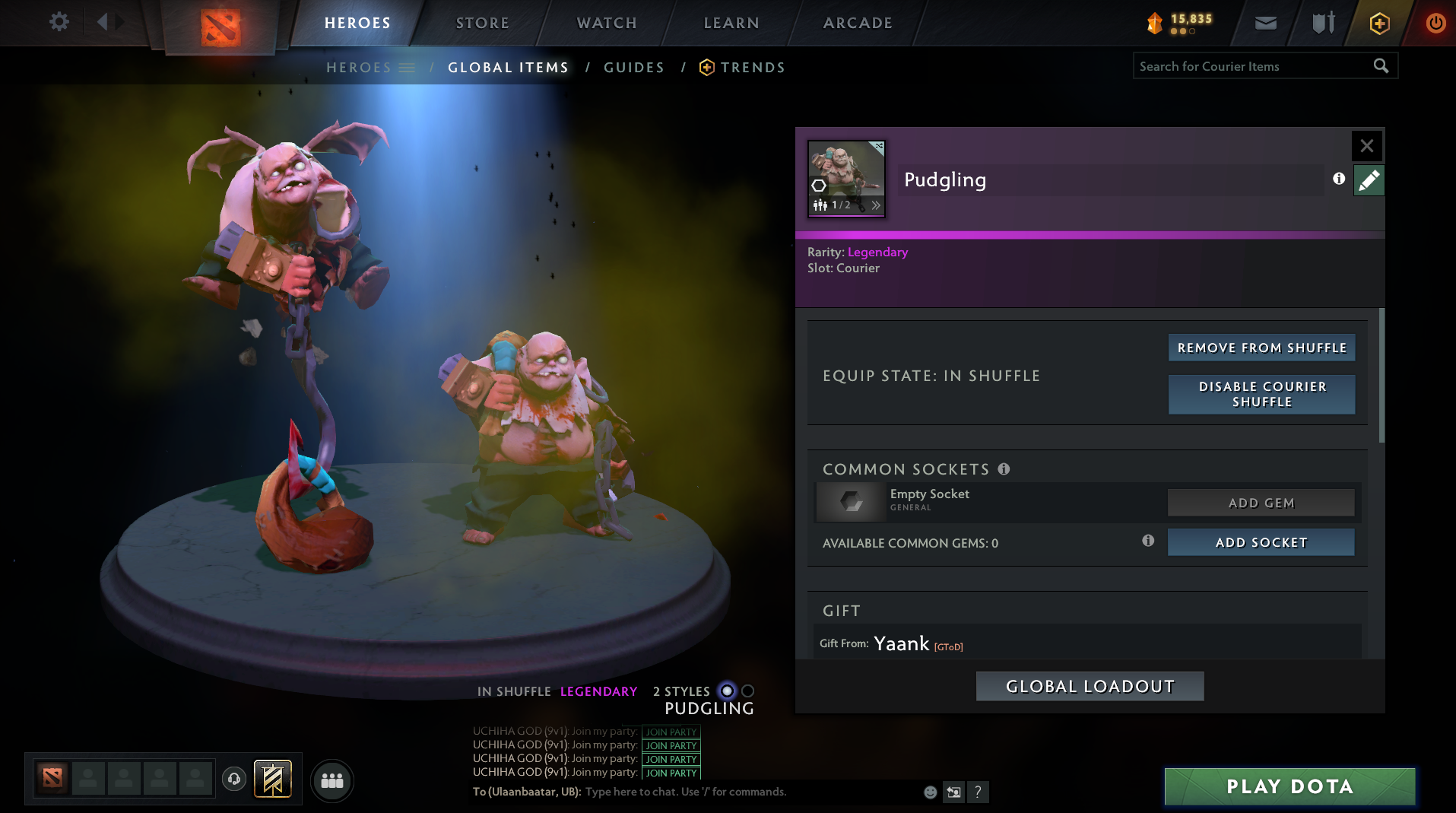
Task: Select the first Pudgling style radio
Action: (x=727, y=691)
